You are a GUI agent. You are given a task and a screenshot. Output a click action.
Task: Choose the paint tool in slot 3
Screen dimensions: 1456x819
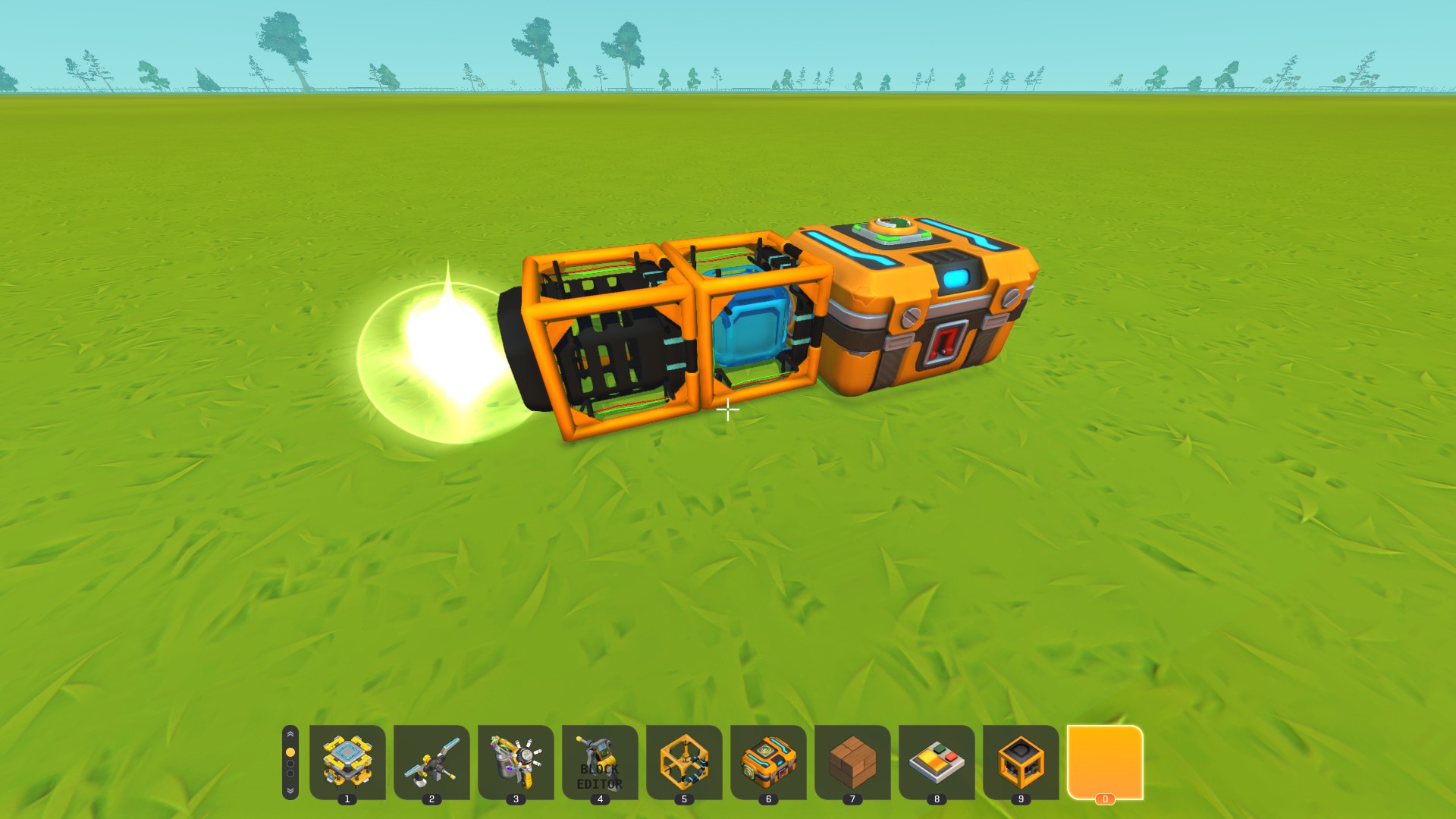coord(516,761)
